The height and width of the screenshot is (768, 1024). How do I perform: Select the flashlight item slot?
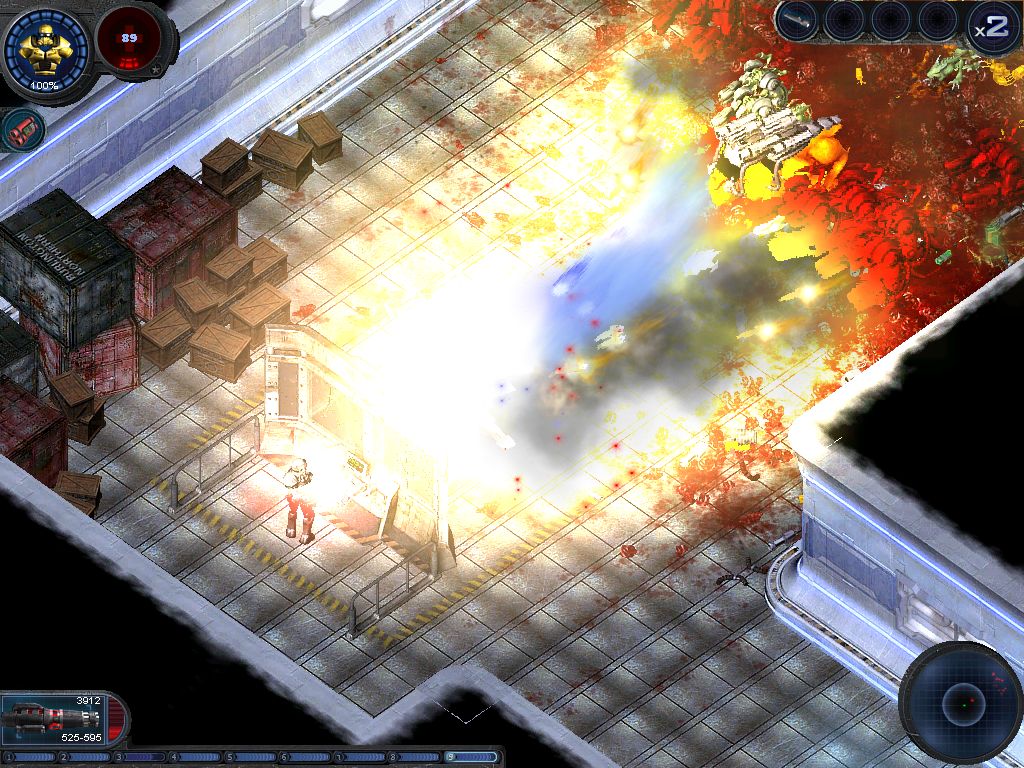click(x=797, y=21)
